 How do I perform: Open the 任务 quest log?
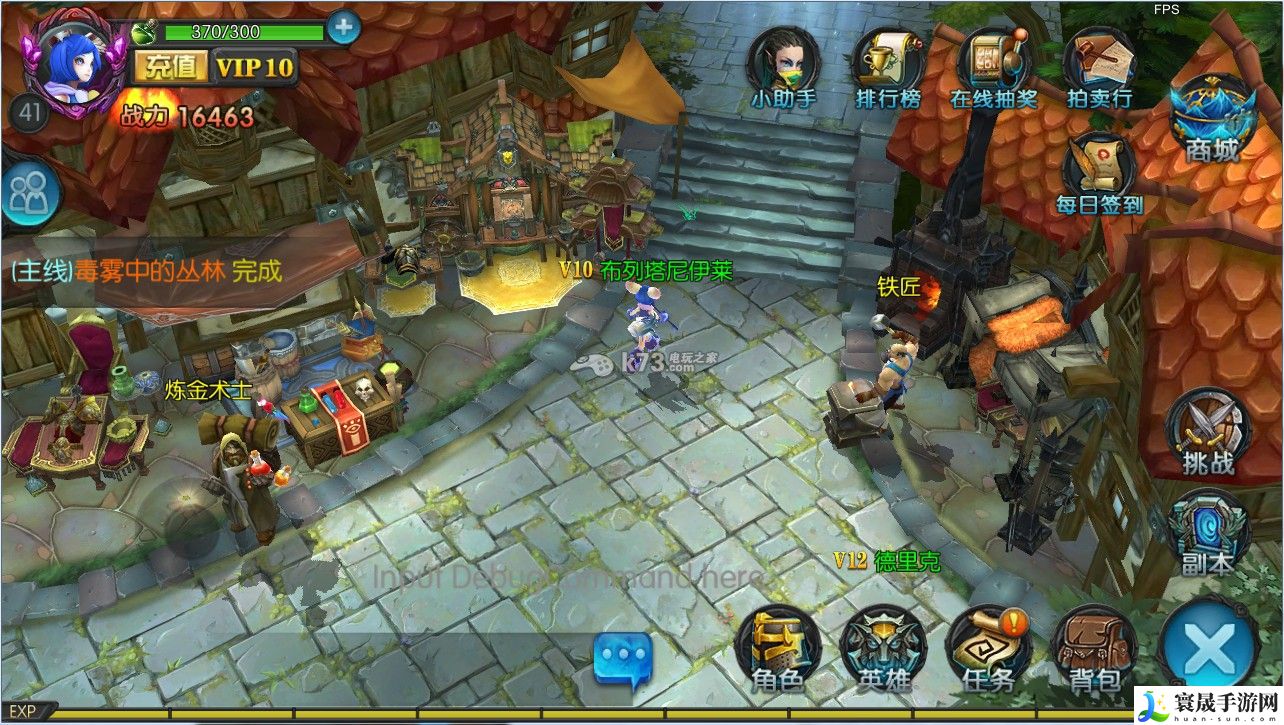(989, 649)
